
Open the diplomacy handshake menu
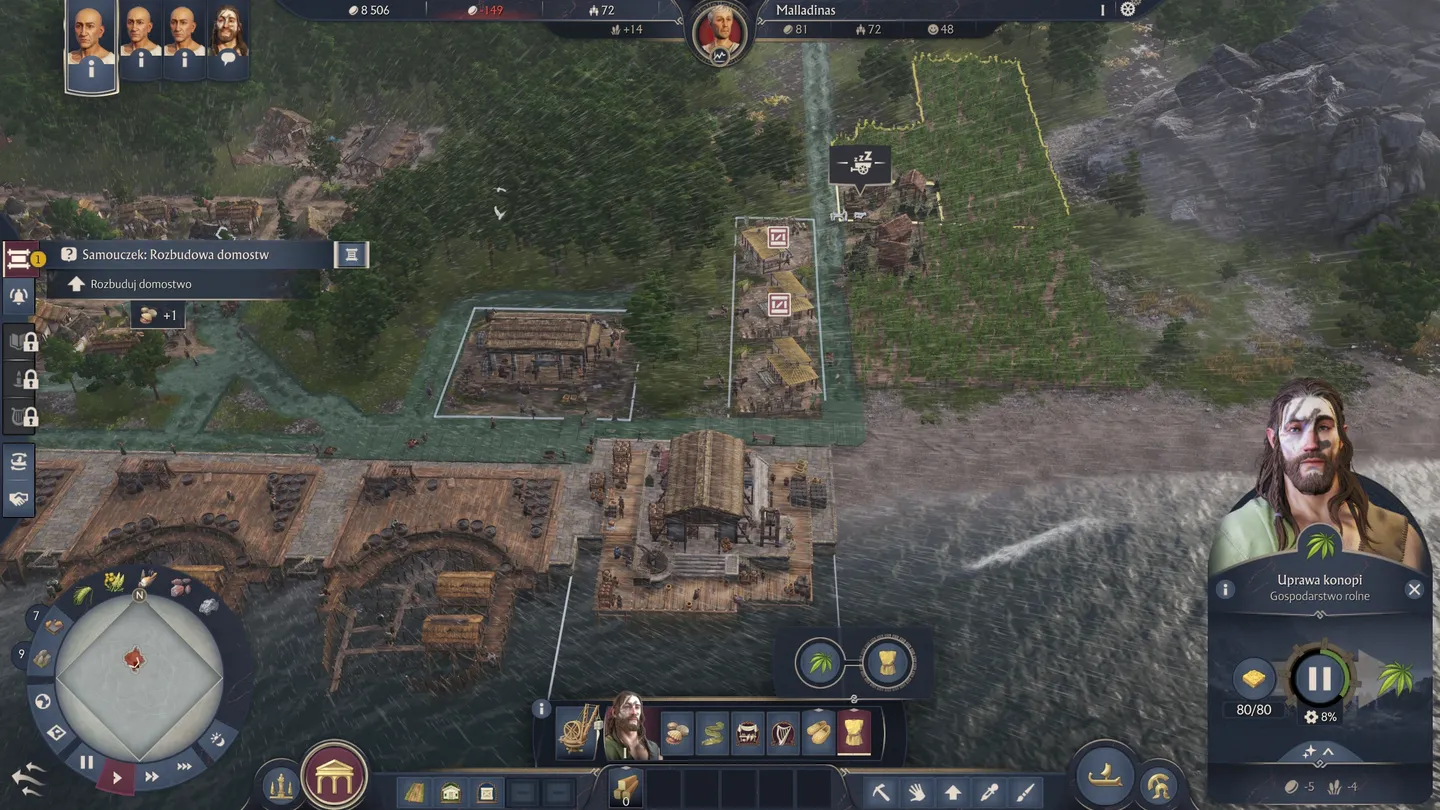[x=19, y=498]
